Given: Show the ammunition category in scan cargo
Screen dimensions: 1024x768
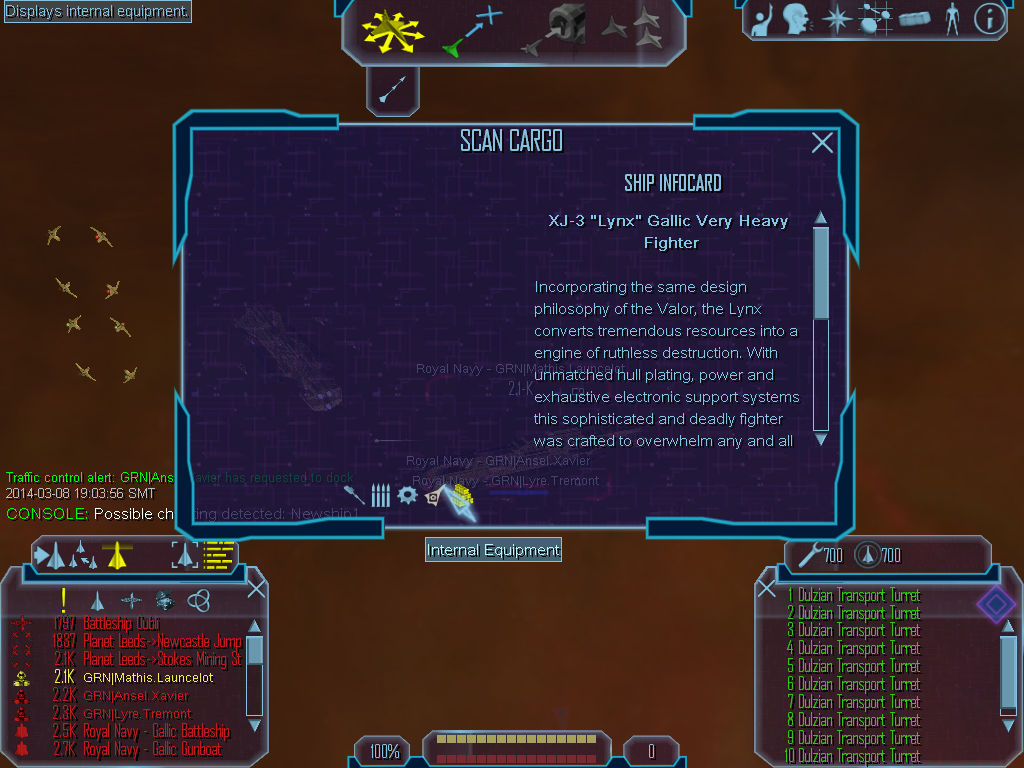Looking at the screenshot, I should point(380,495).
